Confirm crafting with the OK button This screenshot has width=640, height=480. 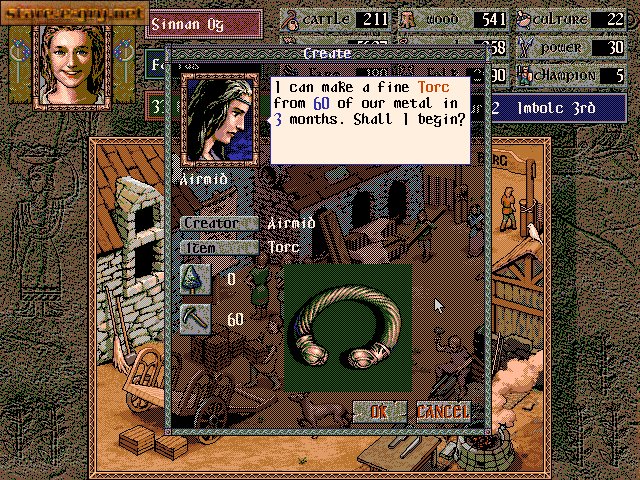pyautogui.click(x=378, y=411)
